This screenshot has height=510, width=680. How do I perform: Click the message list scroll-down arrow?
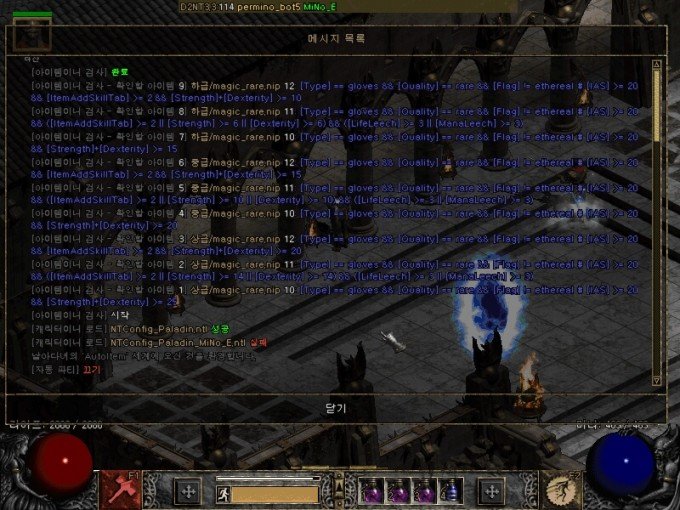[x=656, y=380]
